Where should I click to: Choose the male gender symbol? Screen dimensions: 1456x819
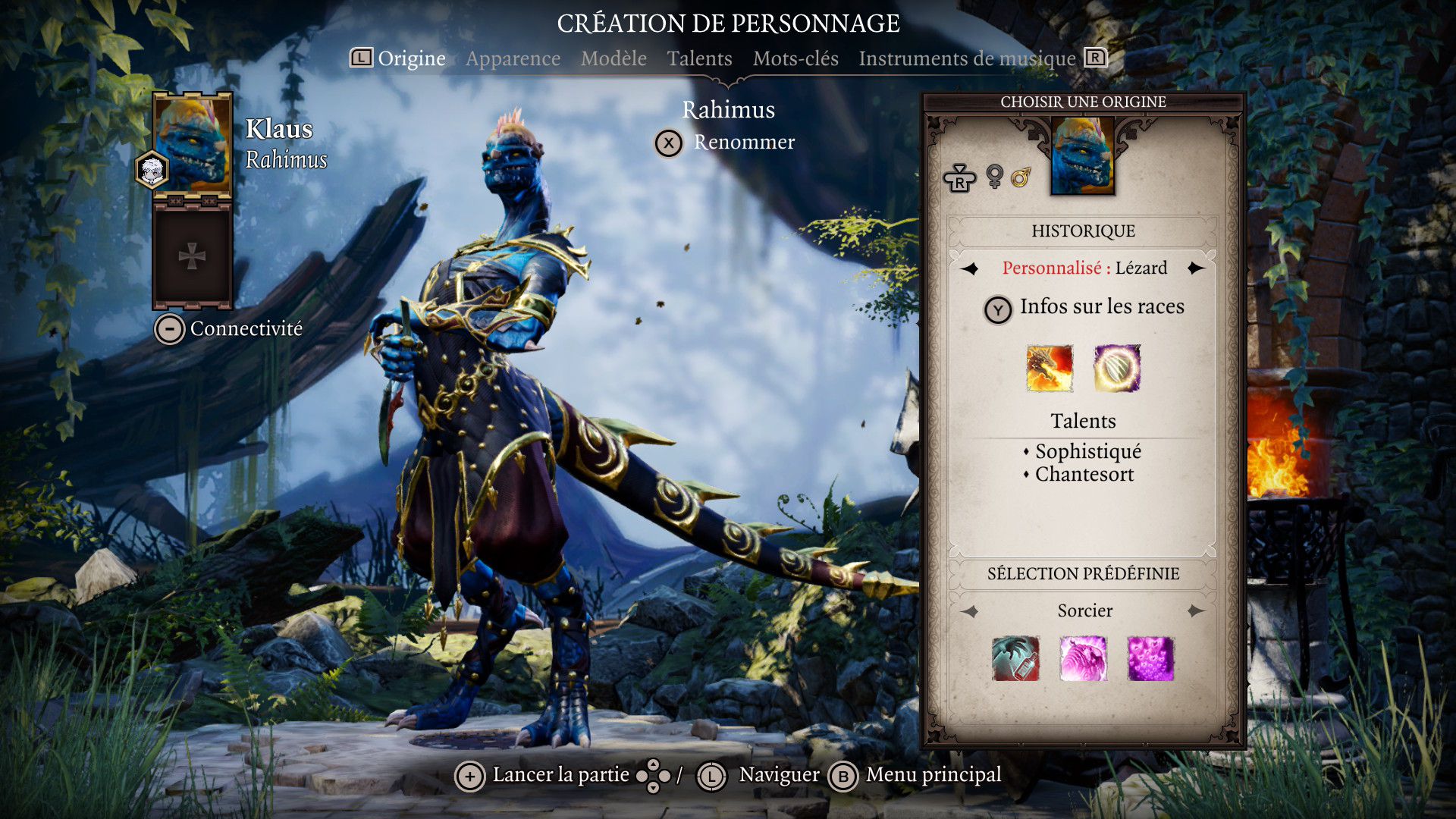tap(1021, 178)
